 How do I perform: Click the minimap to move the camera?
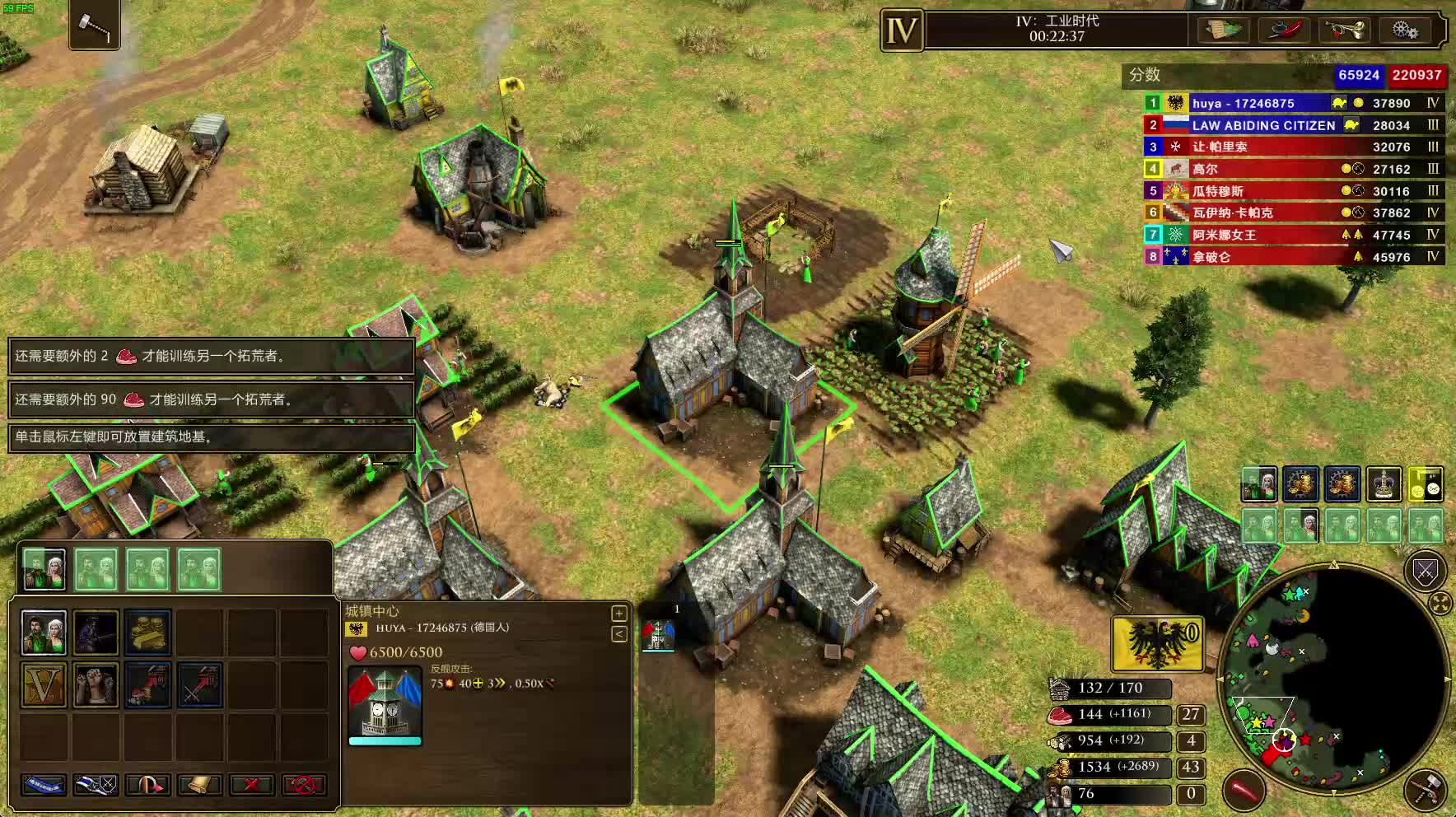tap(1334, 677)
